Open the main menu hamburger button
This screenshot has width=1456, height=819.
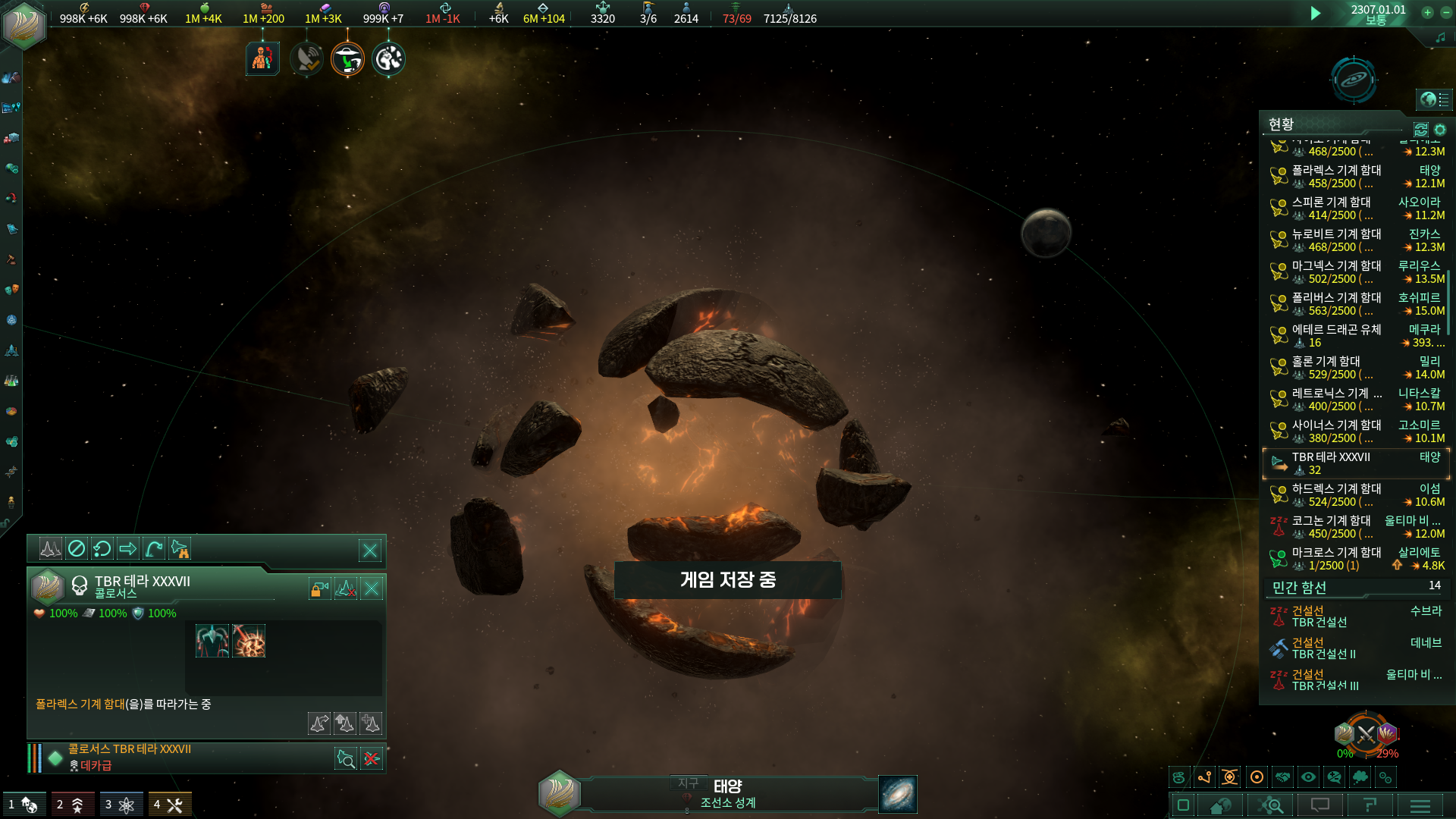pyautogui.click(x=1420, y=805)
